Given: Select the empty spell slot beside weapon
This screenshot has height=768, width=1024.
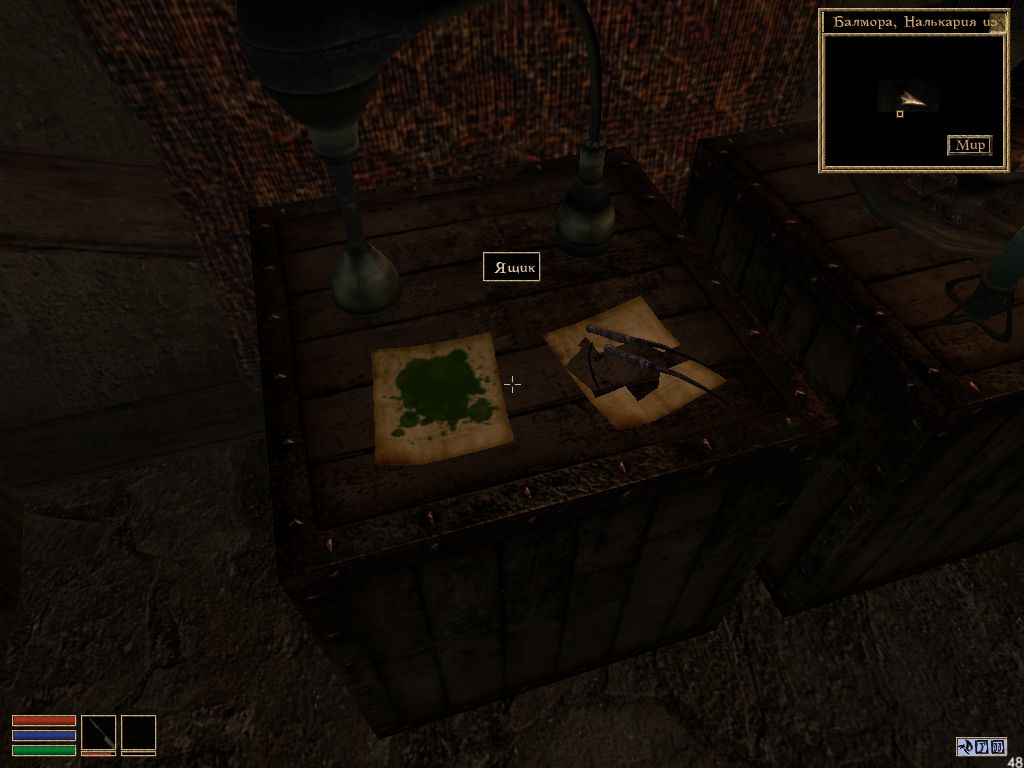Looking at the screenshot, I should coord(138,733).
